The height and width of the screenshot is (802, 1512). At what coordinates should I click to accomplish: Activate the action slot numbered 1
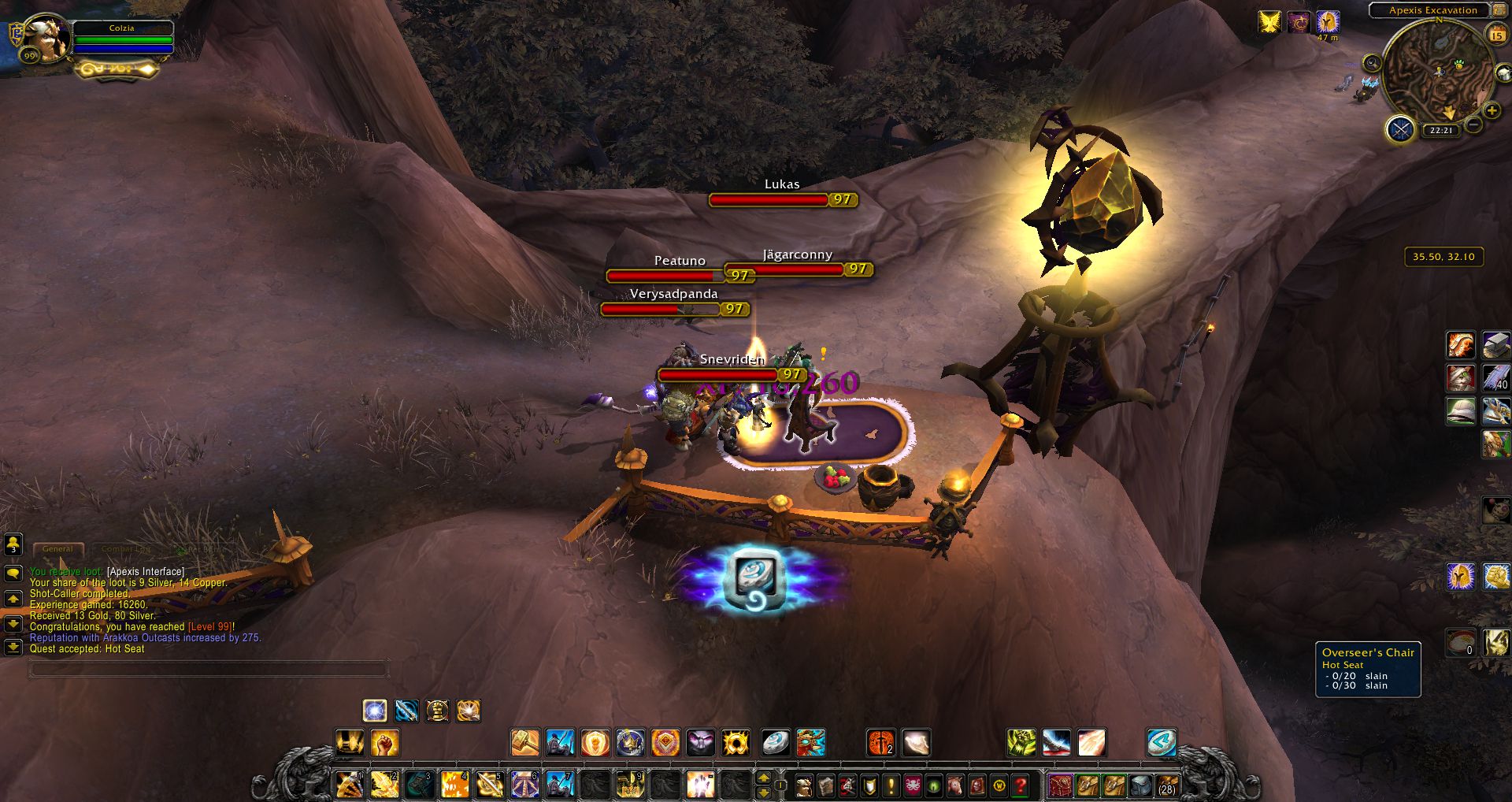[349, 785]
